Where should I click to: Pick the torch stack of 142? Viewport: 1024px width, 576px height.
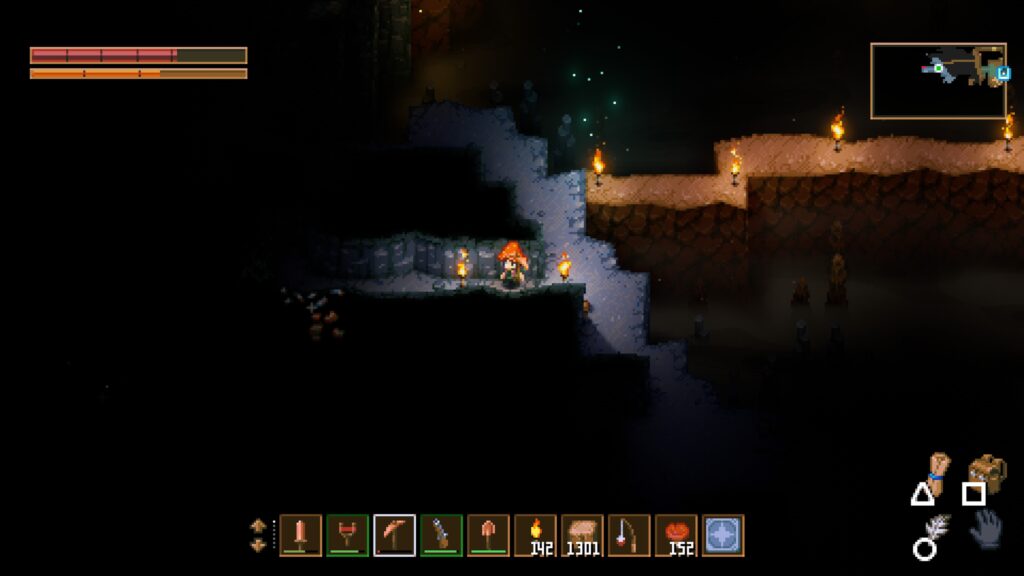point(535,535)
